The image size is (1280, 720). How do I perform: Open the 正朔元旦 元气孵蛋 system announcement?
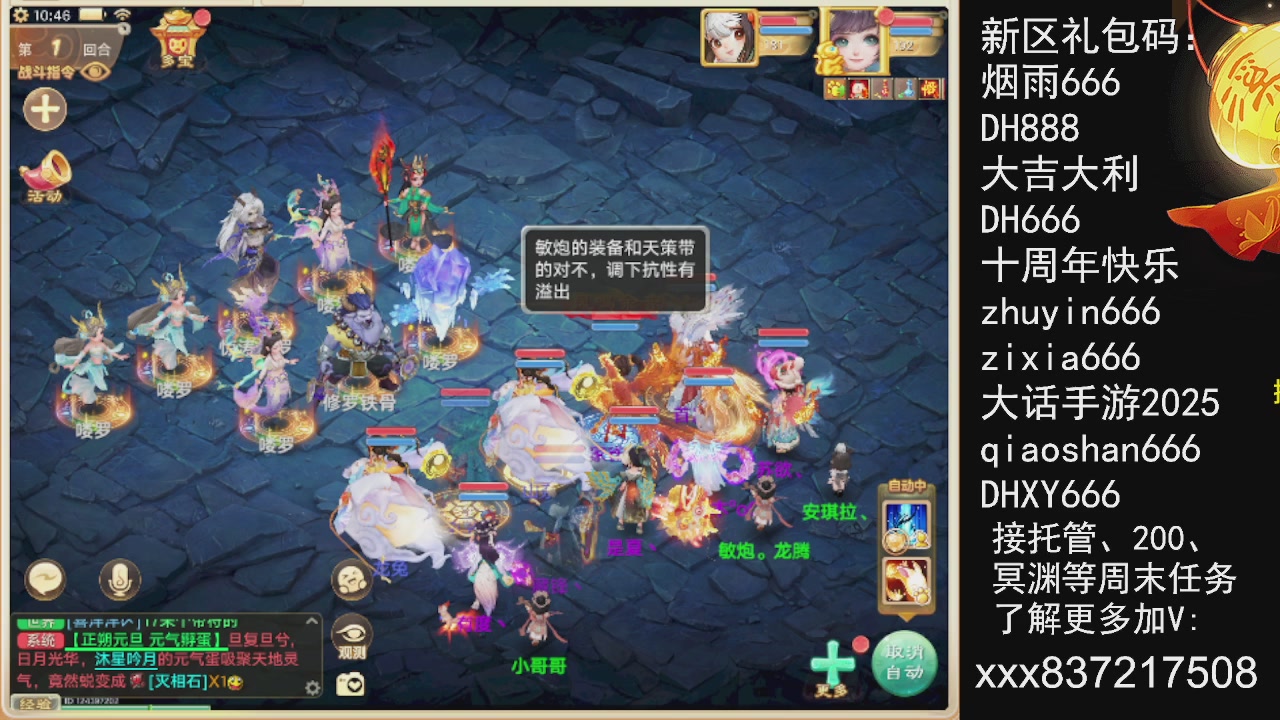click(x=143, y=639)
